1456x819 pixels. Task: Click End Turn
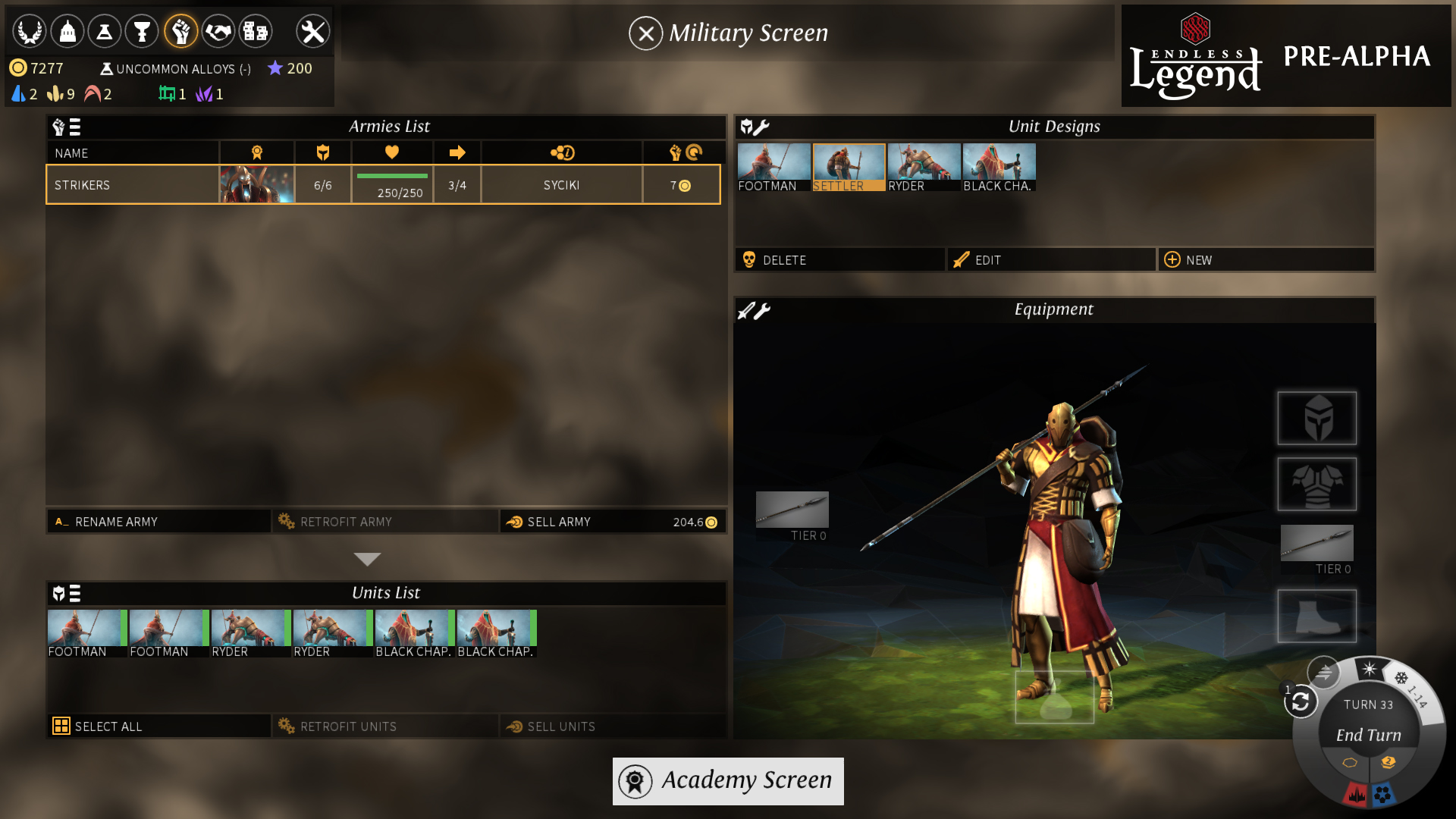(x=1368, y=735)
